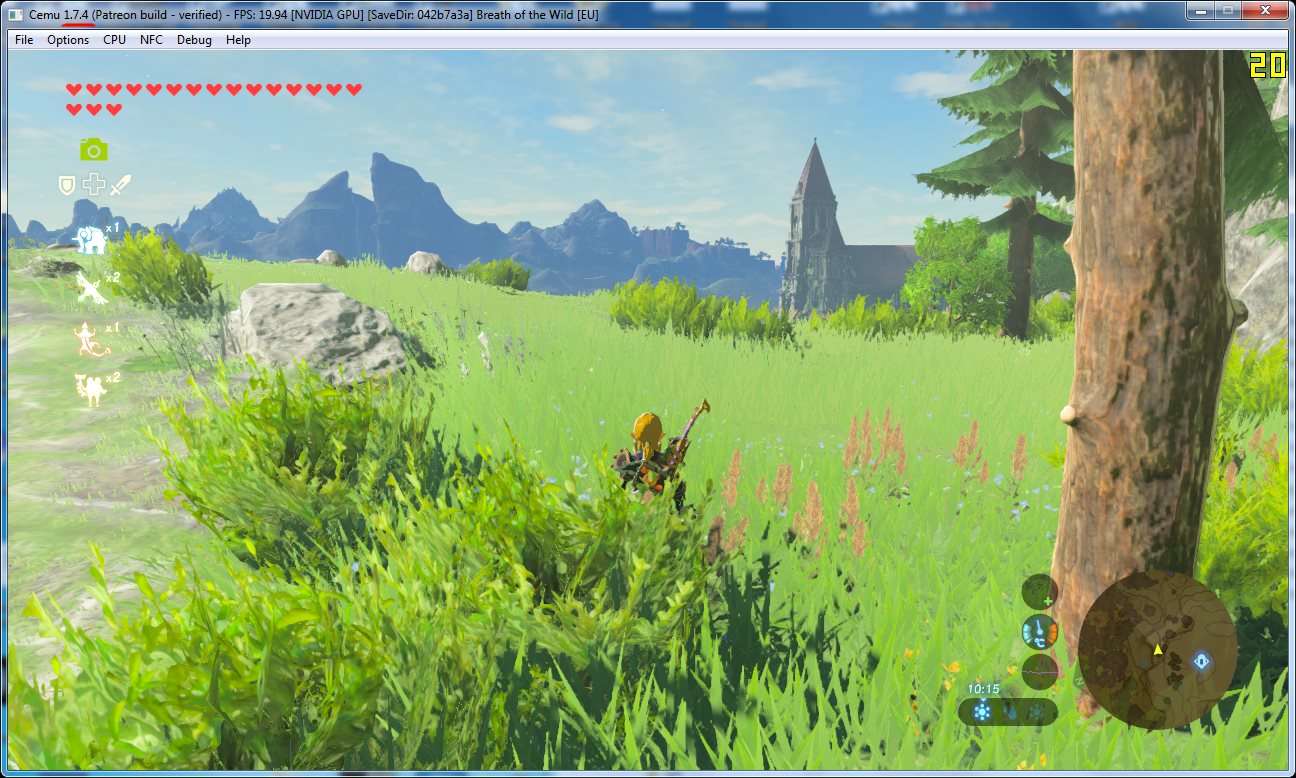The height and width of the screenshot is (778, 1296).
Task: Click the Sheikah Sensor radar icon
Action: tap(1039, 591)
